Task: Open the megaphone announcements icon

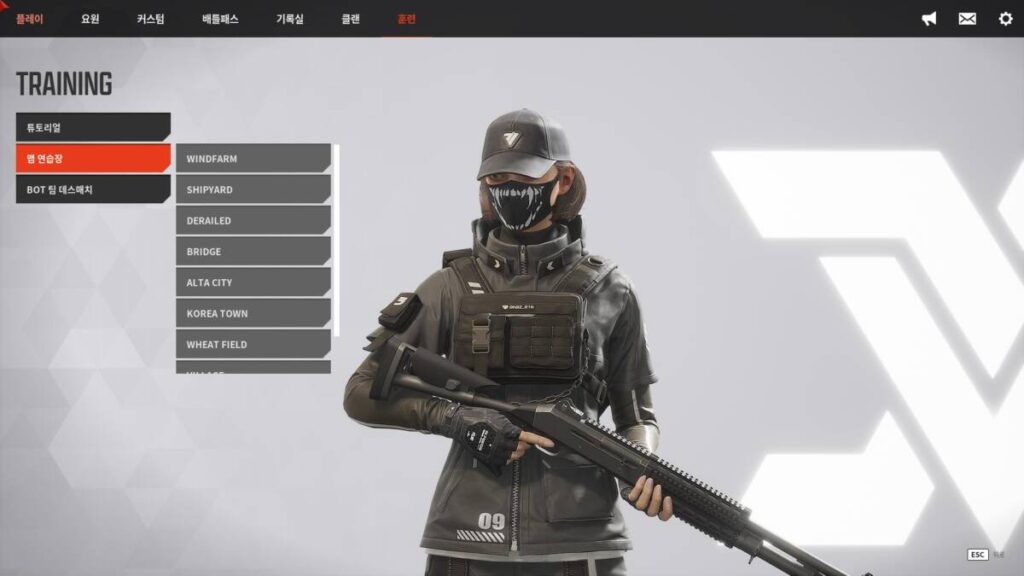Action: 929,19
